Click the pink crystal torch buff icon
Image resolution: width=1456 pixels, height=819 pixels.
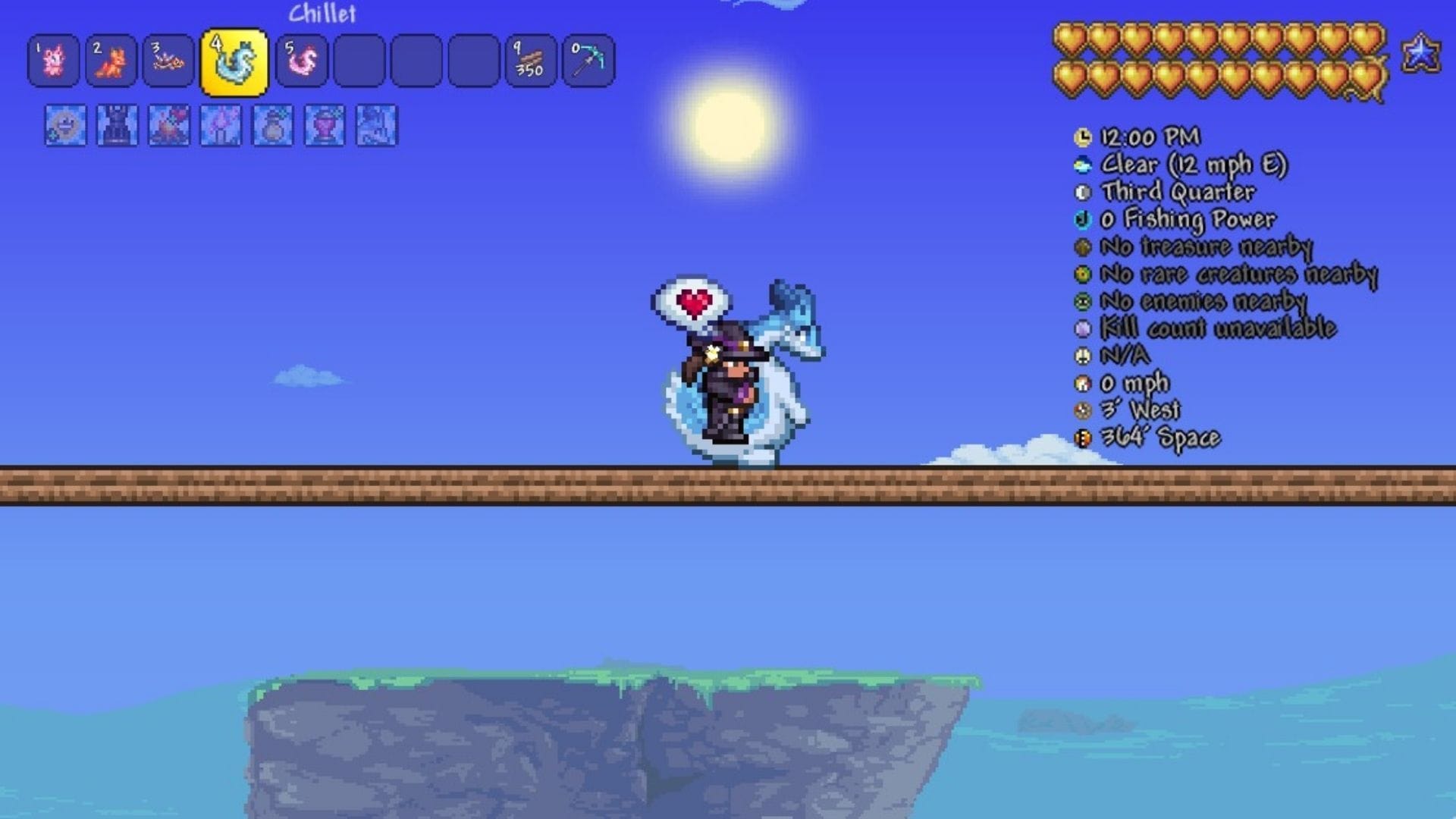(221, 125)
